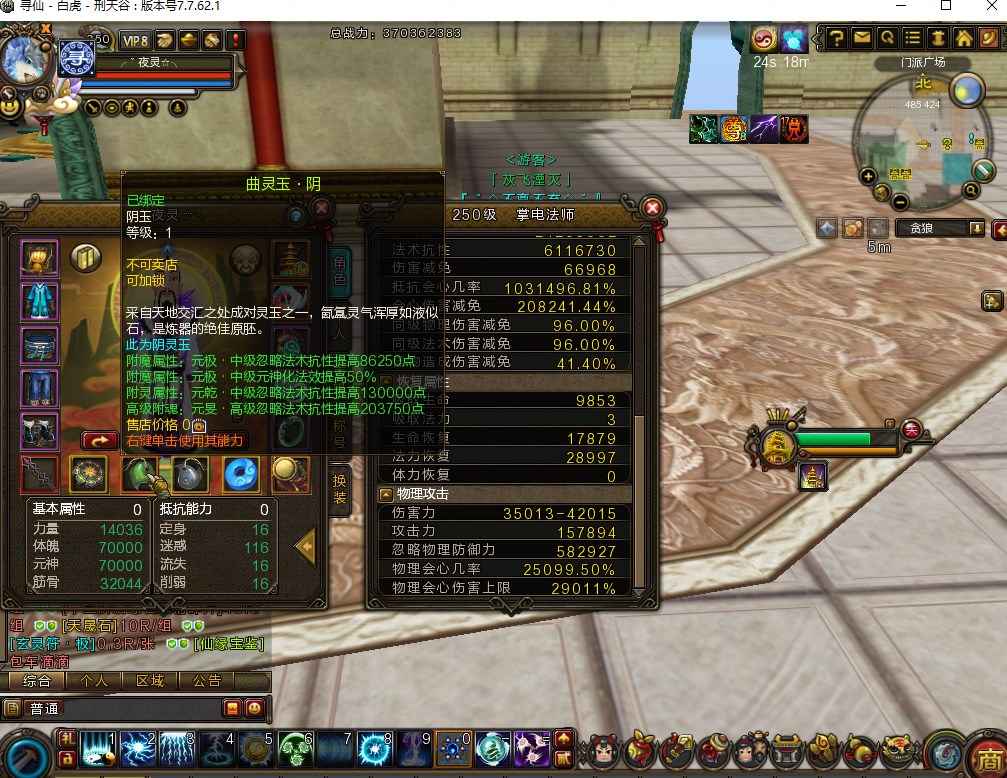
Task: Switch to the 区域 chat tab
Action: [x=150, y=681]
